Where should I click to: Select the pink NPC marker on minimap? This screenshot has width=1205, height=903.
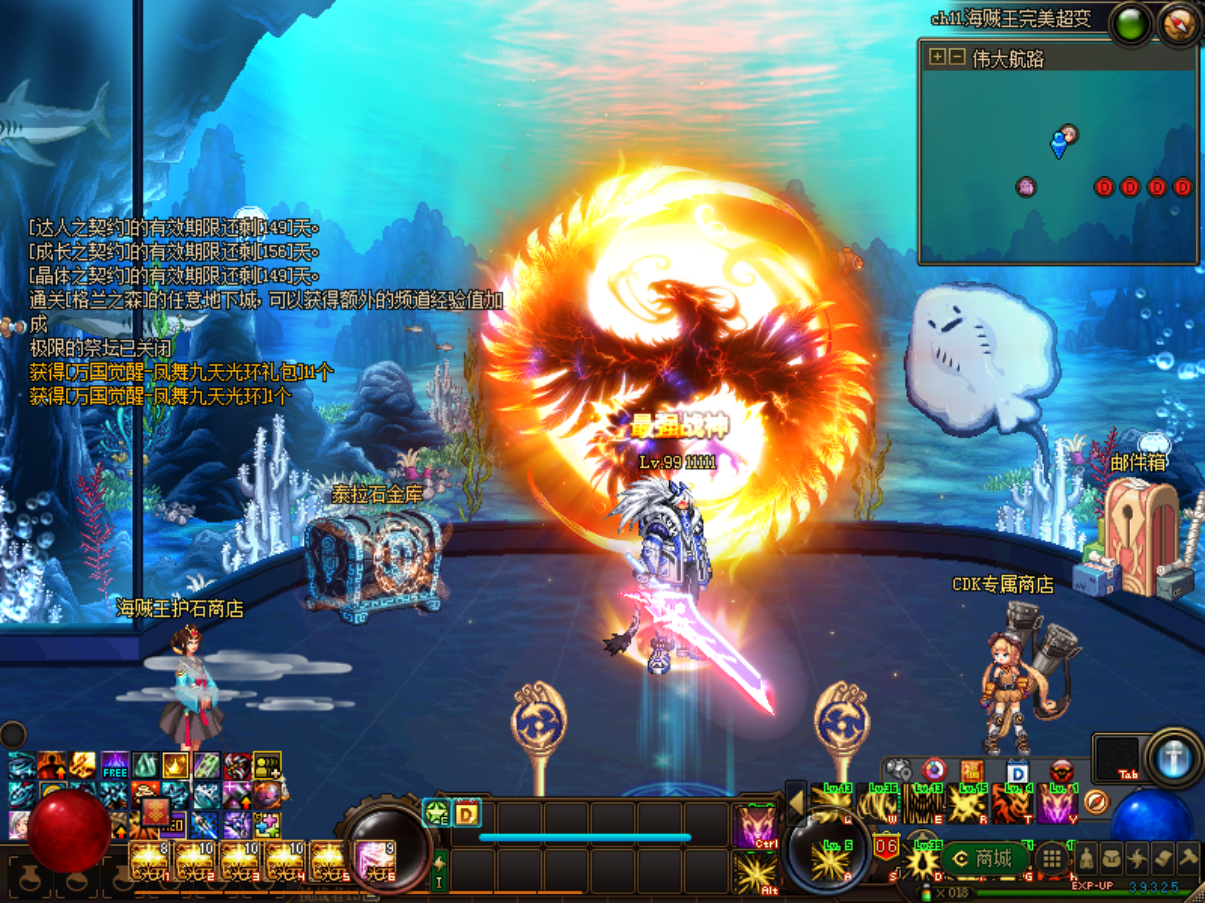tap(1026, 186)
